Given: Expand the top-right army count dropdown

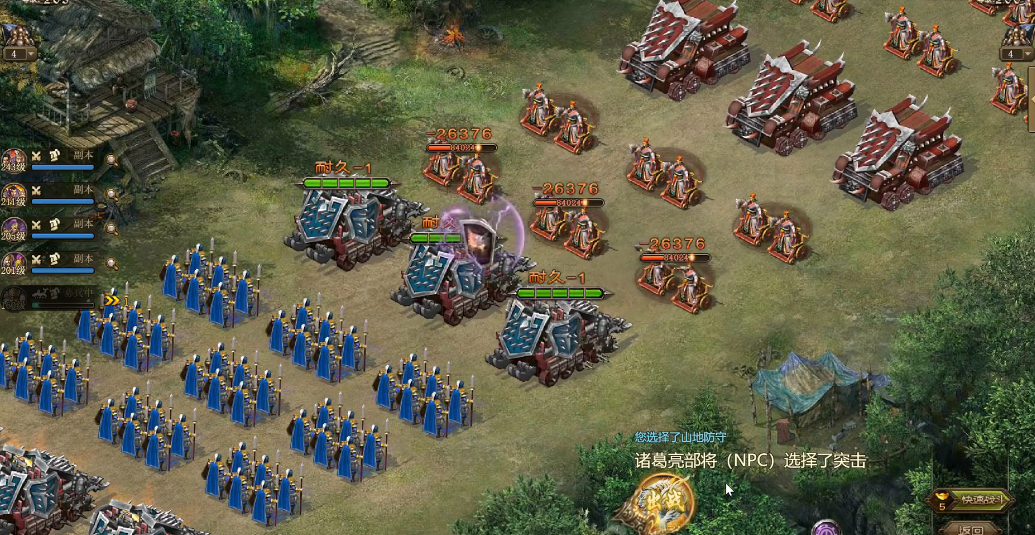Looking at the screenshot, I should pos(1017,54).
